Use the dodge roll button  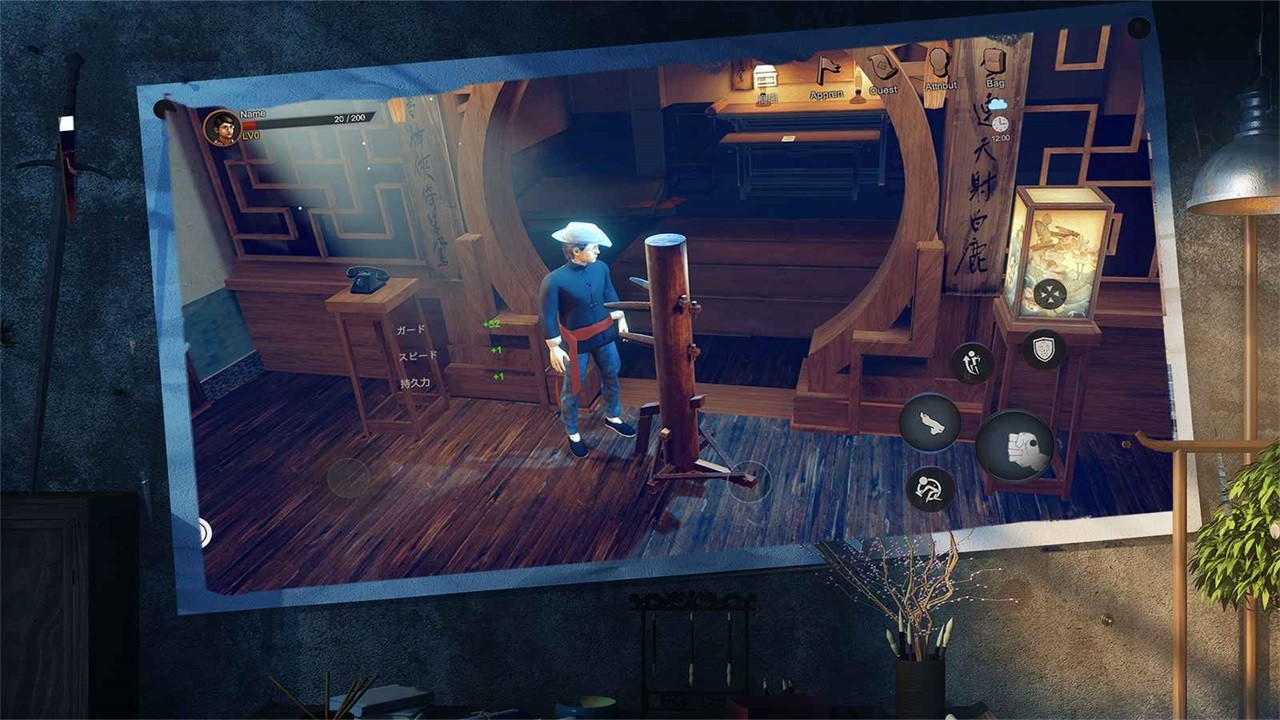point(929,489)
